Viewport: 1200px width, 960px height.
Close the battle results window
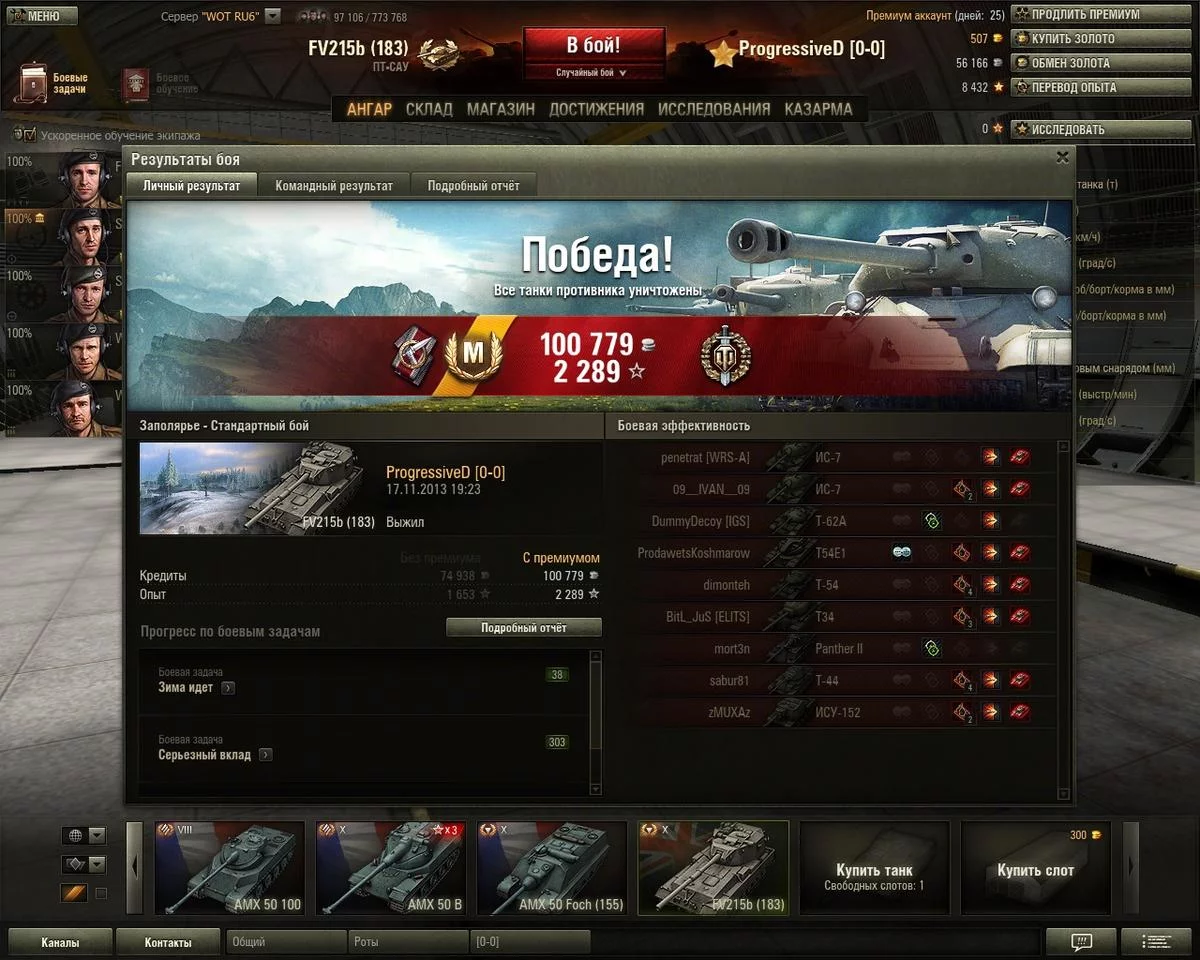point(1062,157)
